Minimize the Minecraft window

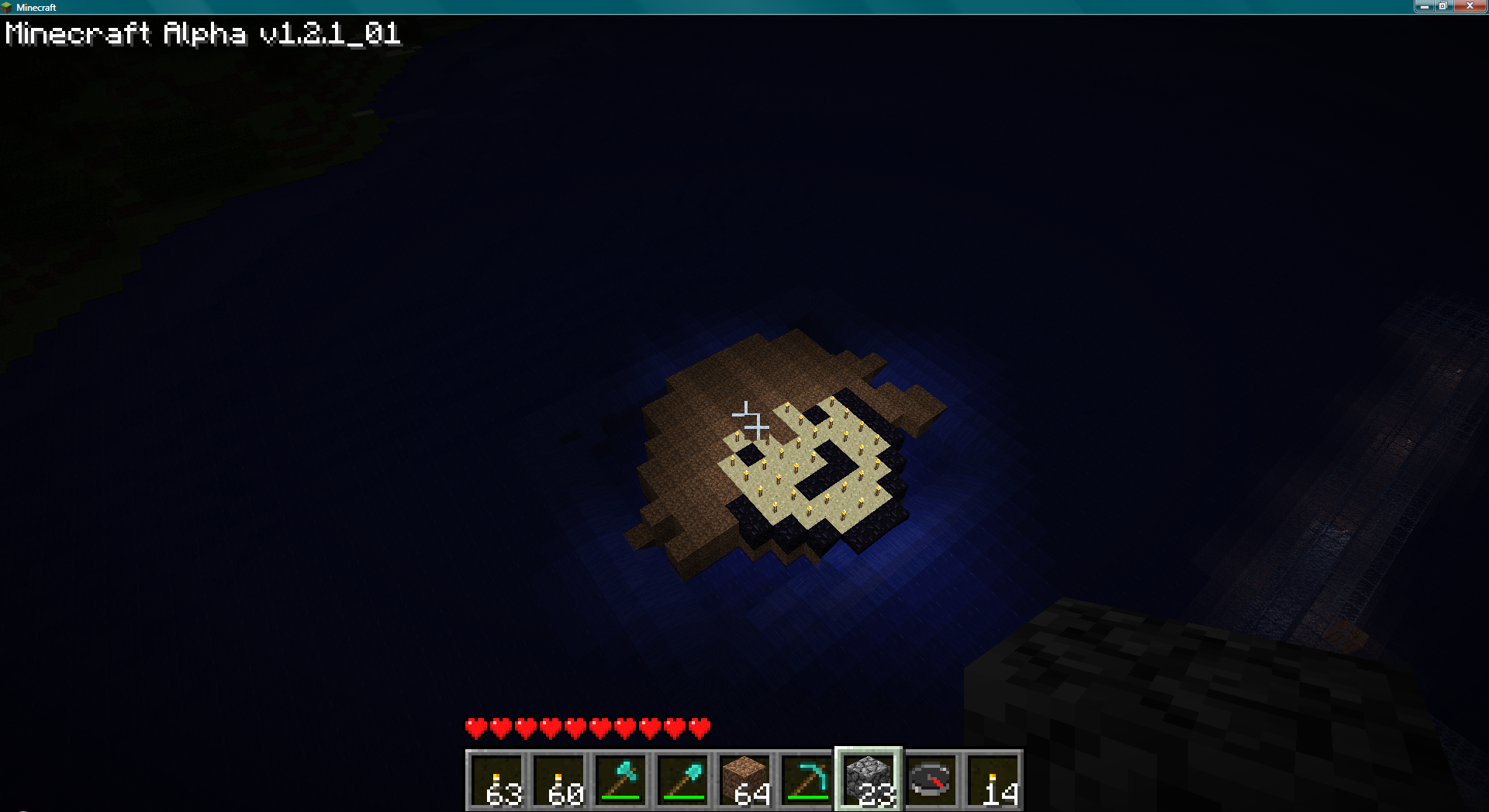1424,6
